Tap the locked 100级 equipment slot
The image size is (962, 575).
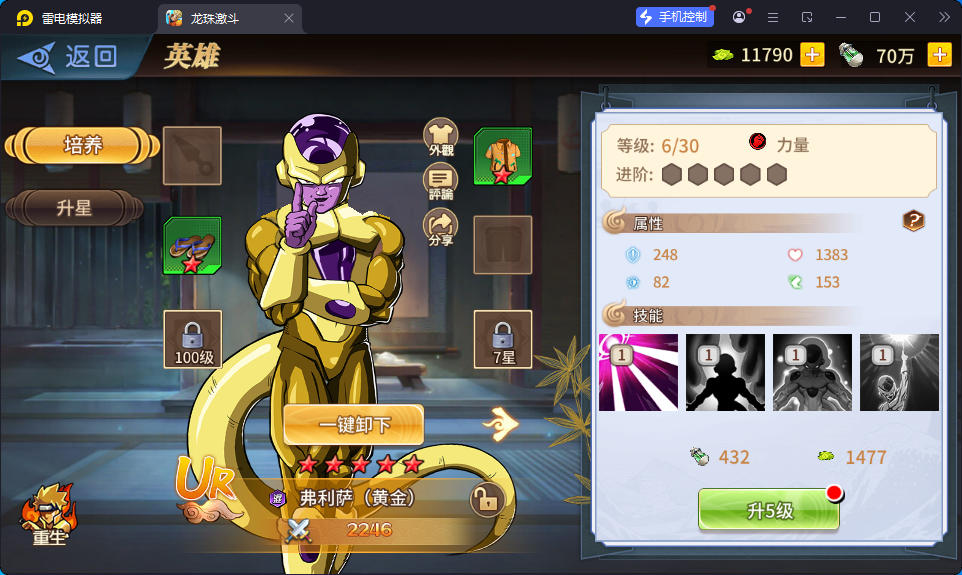tap(192, 338)
